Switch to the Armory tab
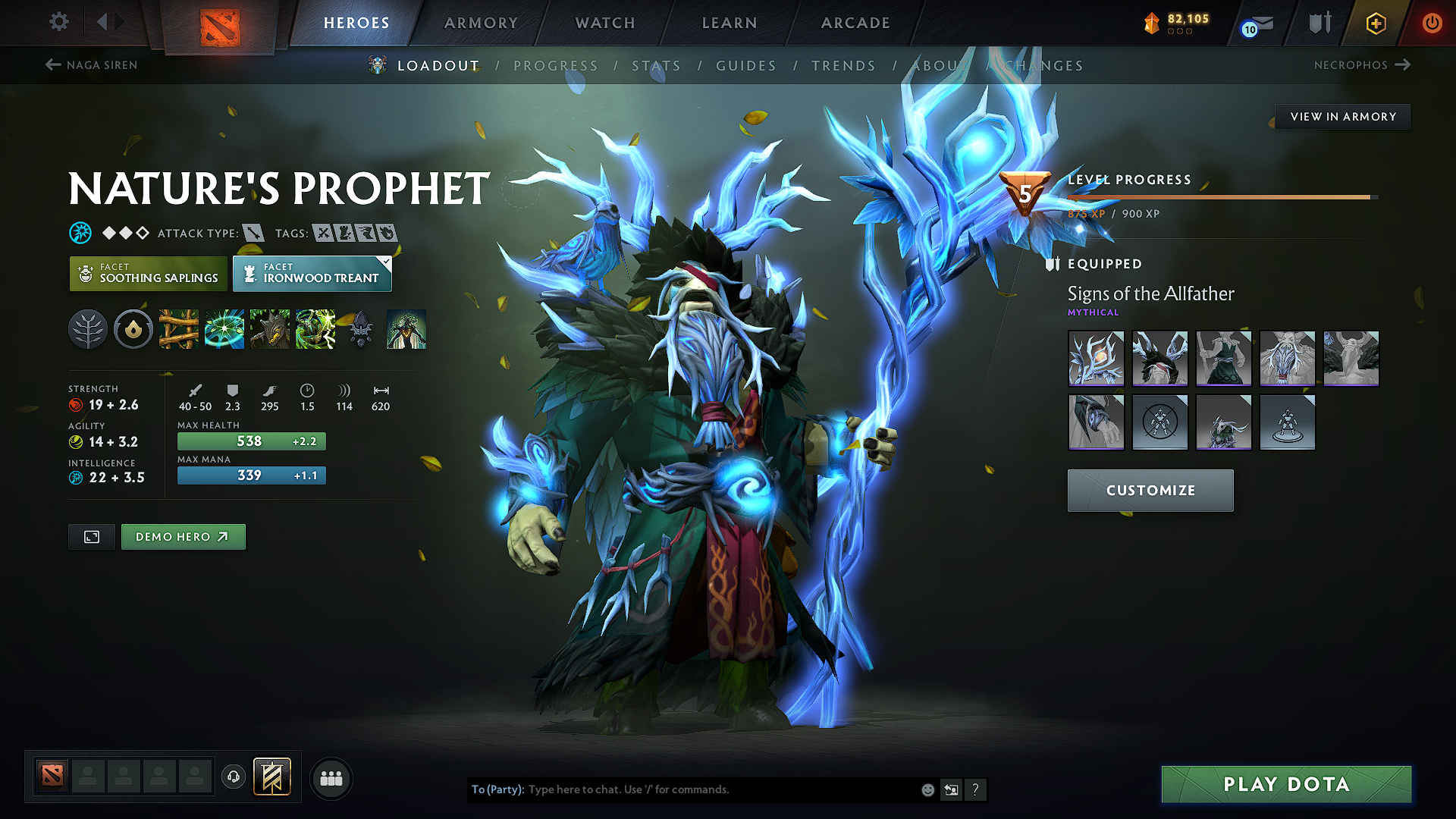 click(481, 23)
